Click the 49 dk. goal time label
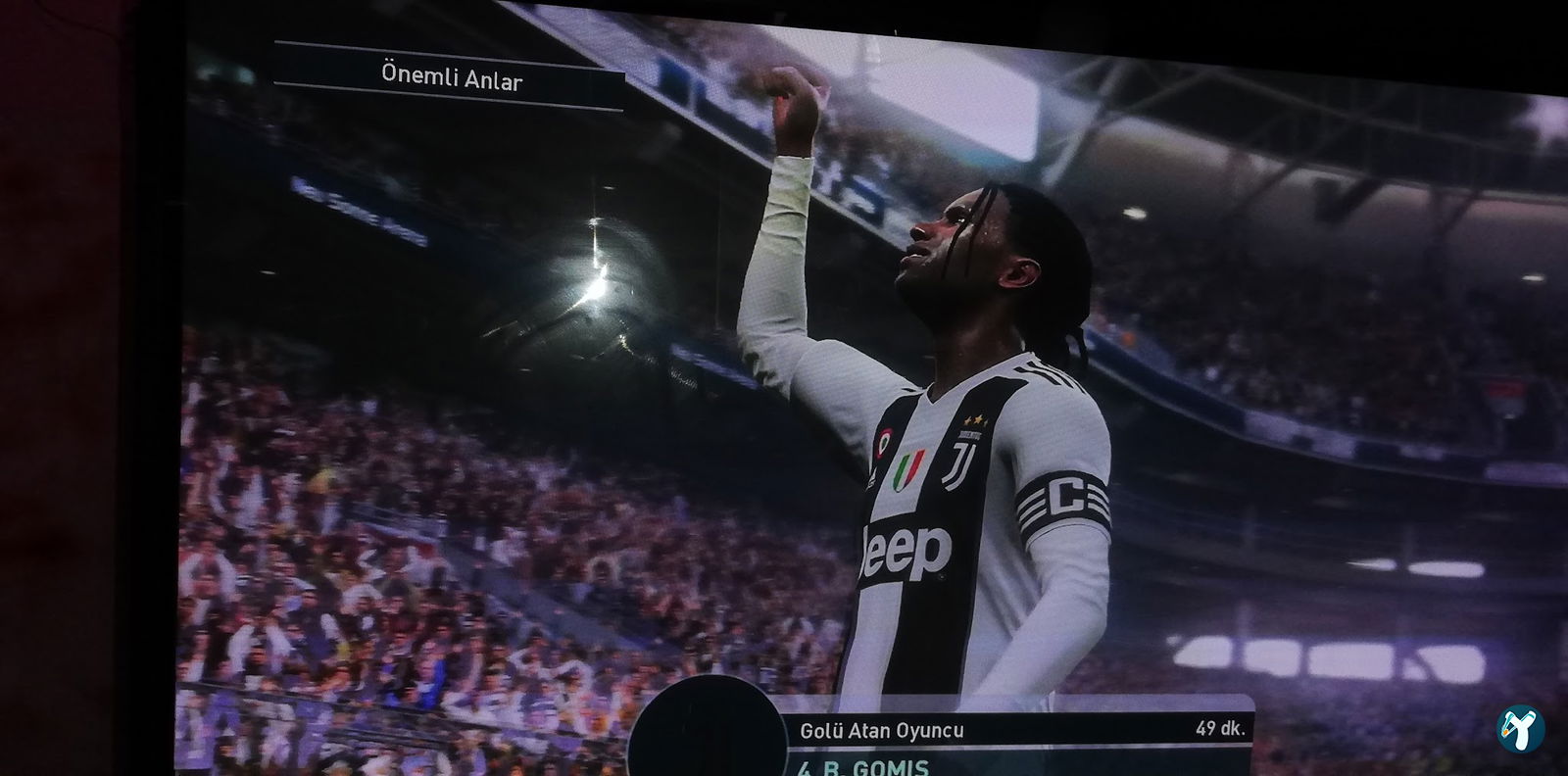The width and height of the screenshot is (1568, 776). point(1222,729)
